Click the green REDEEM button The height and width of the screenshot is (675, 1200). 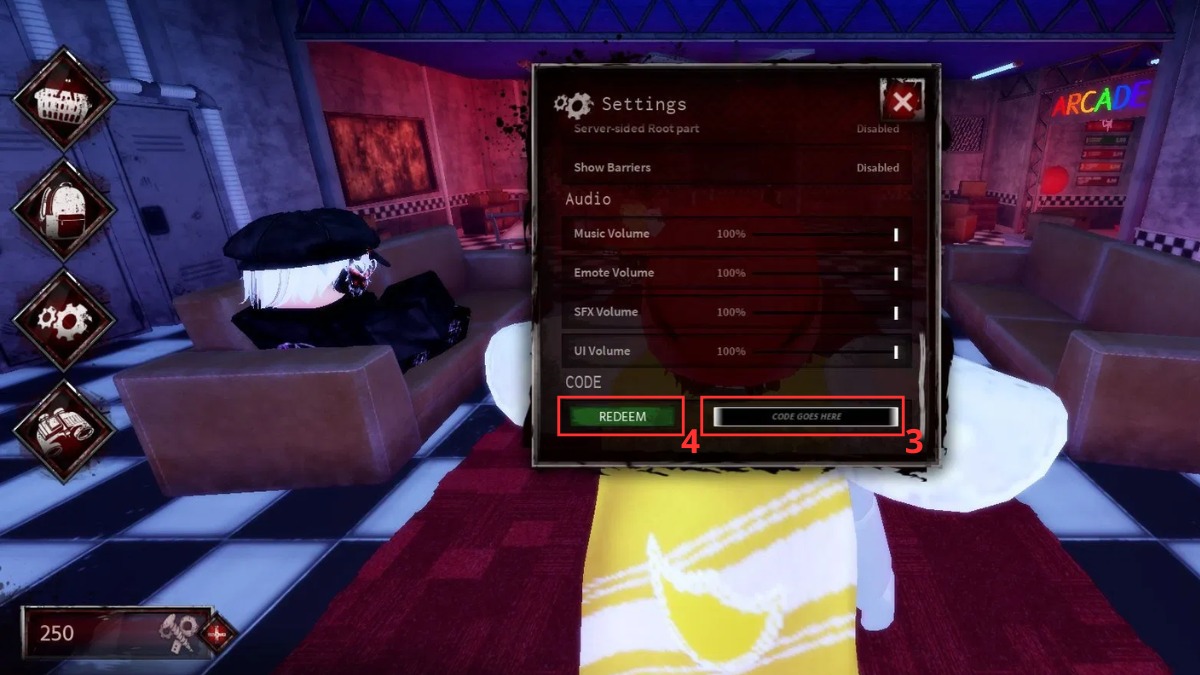tap(622, 417)
